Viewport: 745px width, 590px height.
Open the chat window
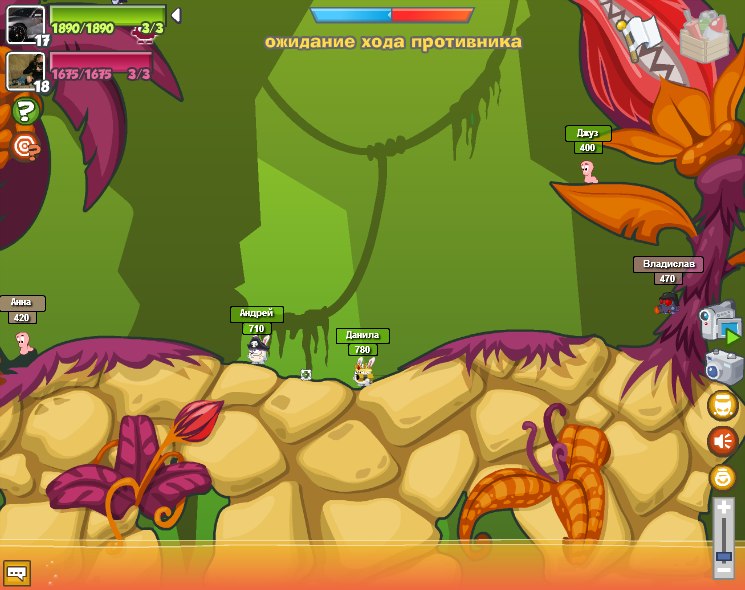click(16, 573)
